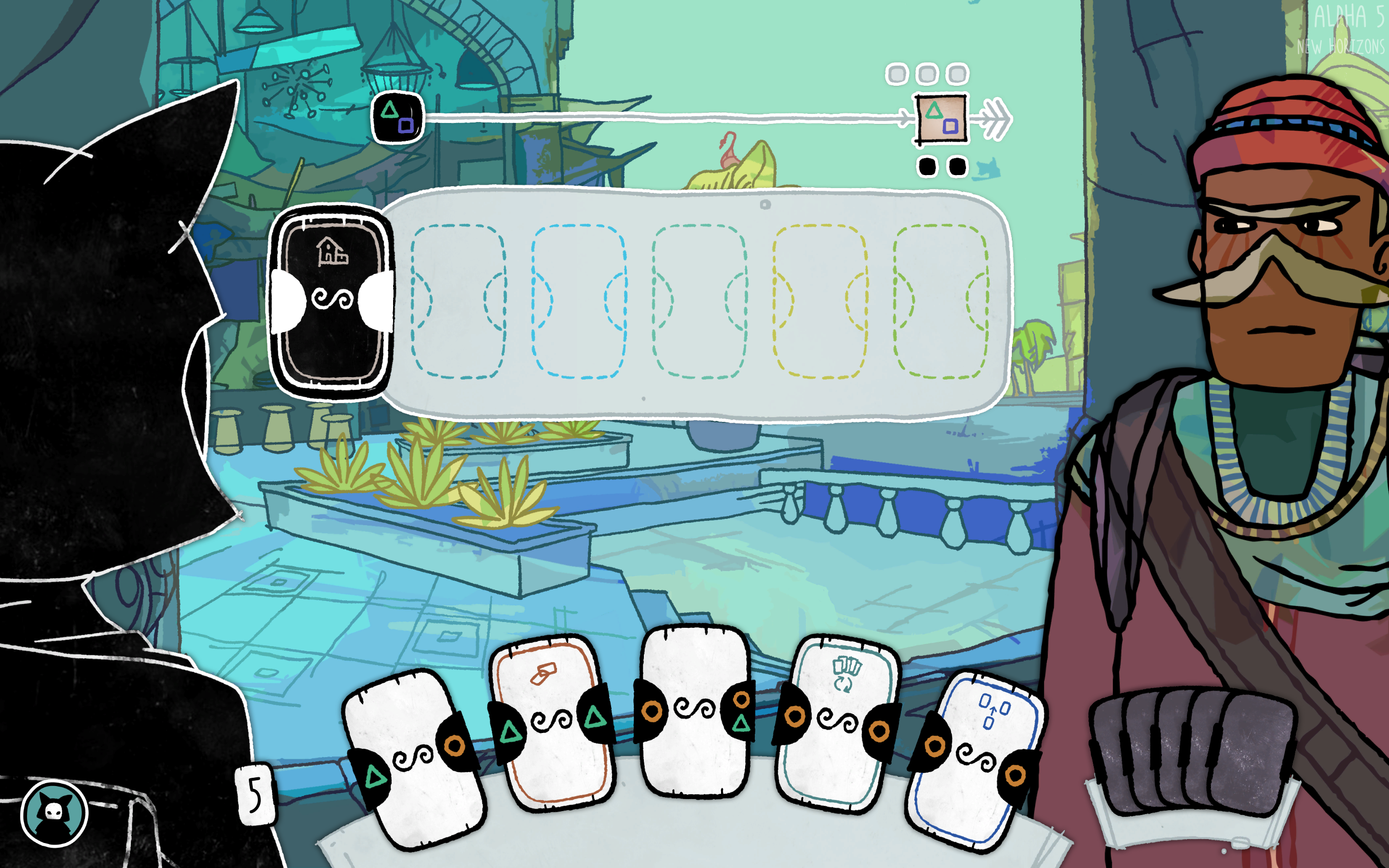The image size is (1389, 868).
Task: Open the cat avatar portrait icon
Action: 54,813
